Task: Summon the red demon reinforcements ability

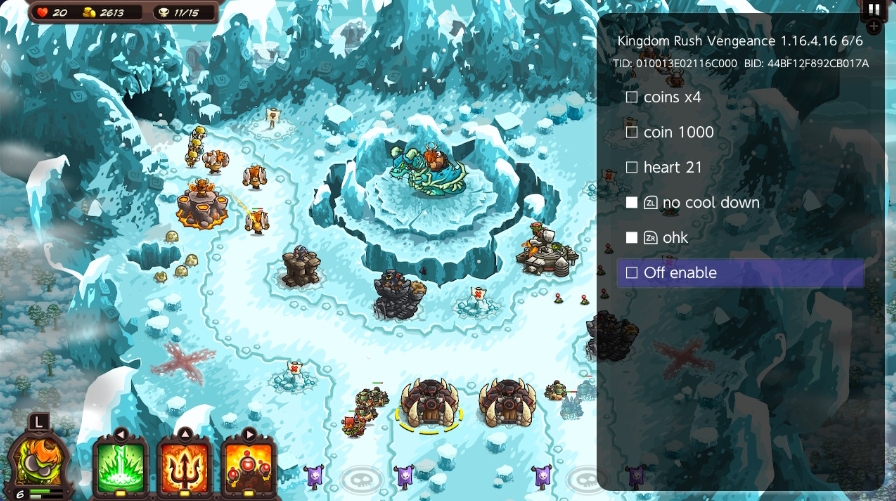Action: coord(249,464)
